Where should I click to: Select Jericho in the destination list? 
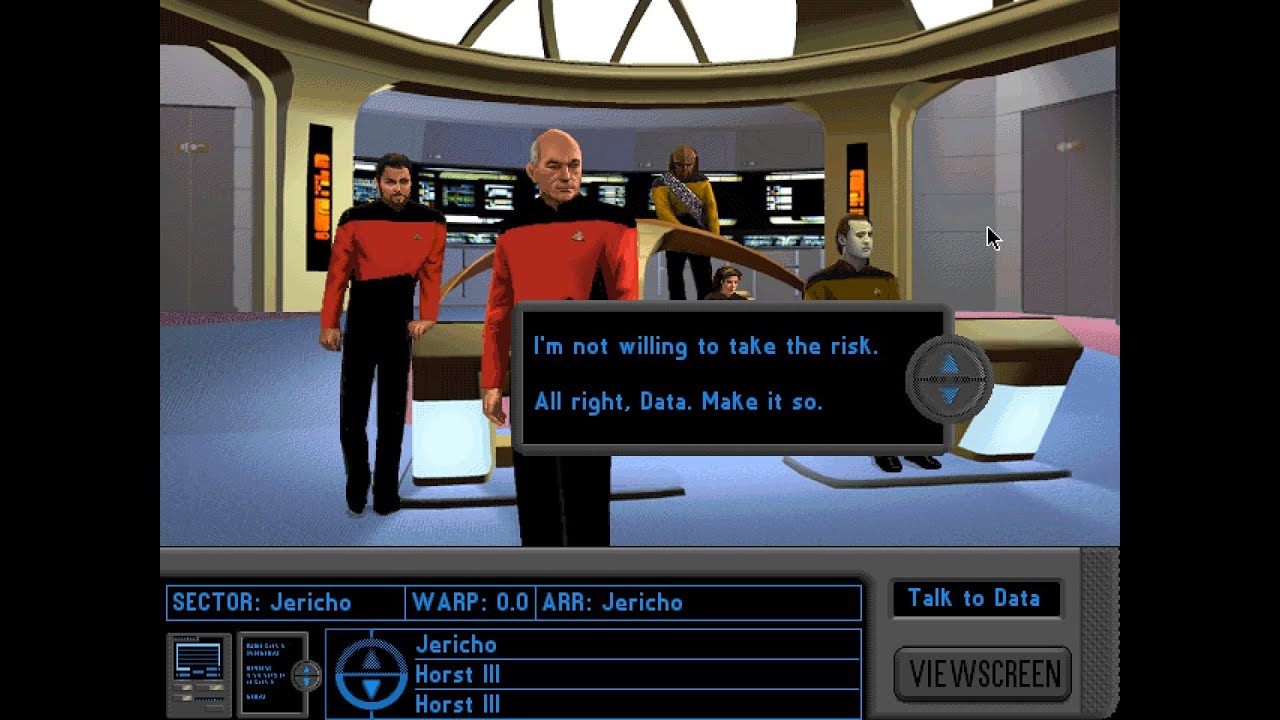(456, 645)
